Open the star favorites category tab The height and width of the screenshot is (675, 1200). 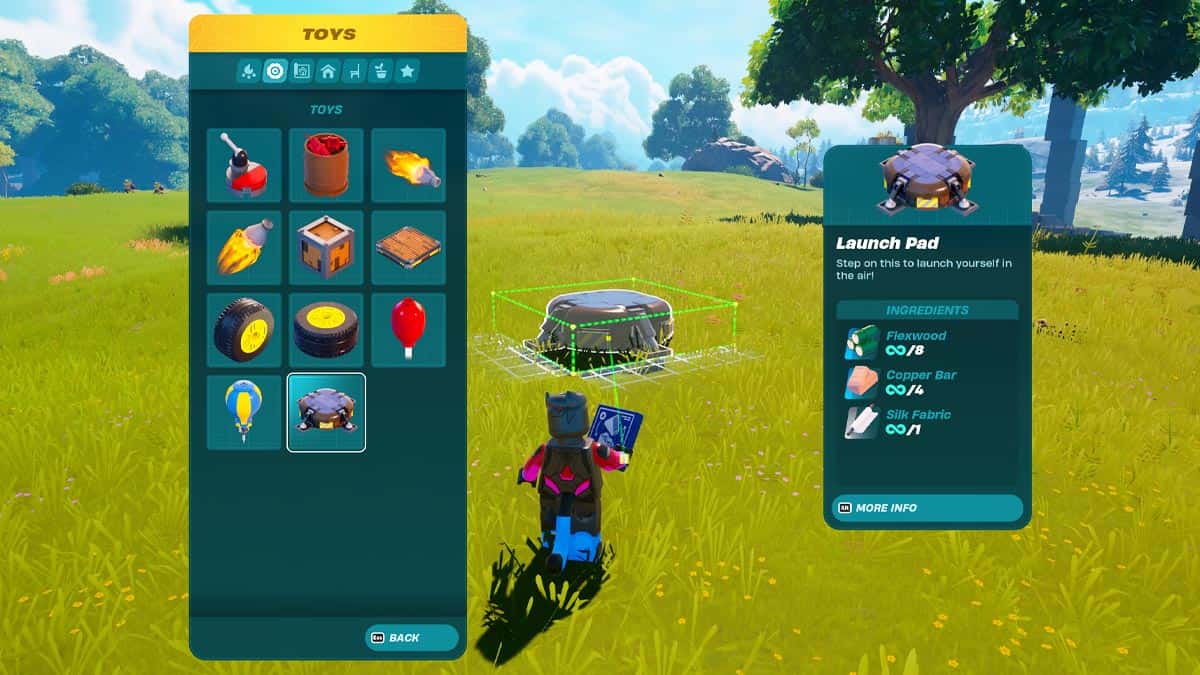(x=407, y=71)
